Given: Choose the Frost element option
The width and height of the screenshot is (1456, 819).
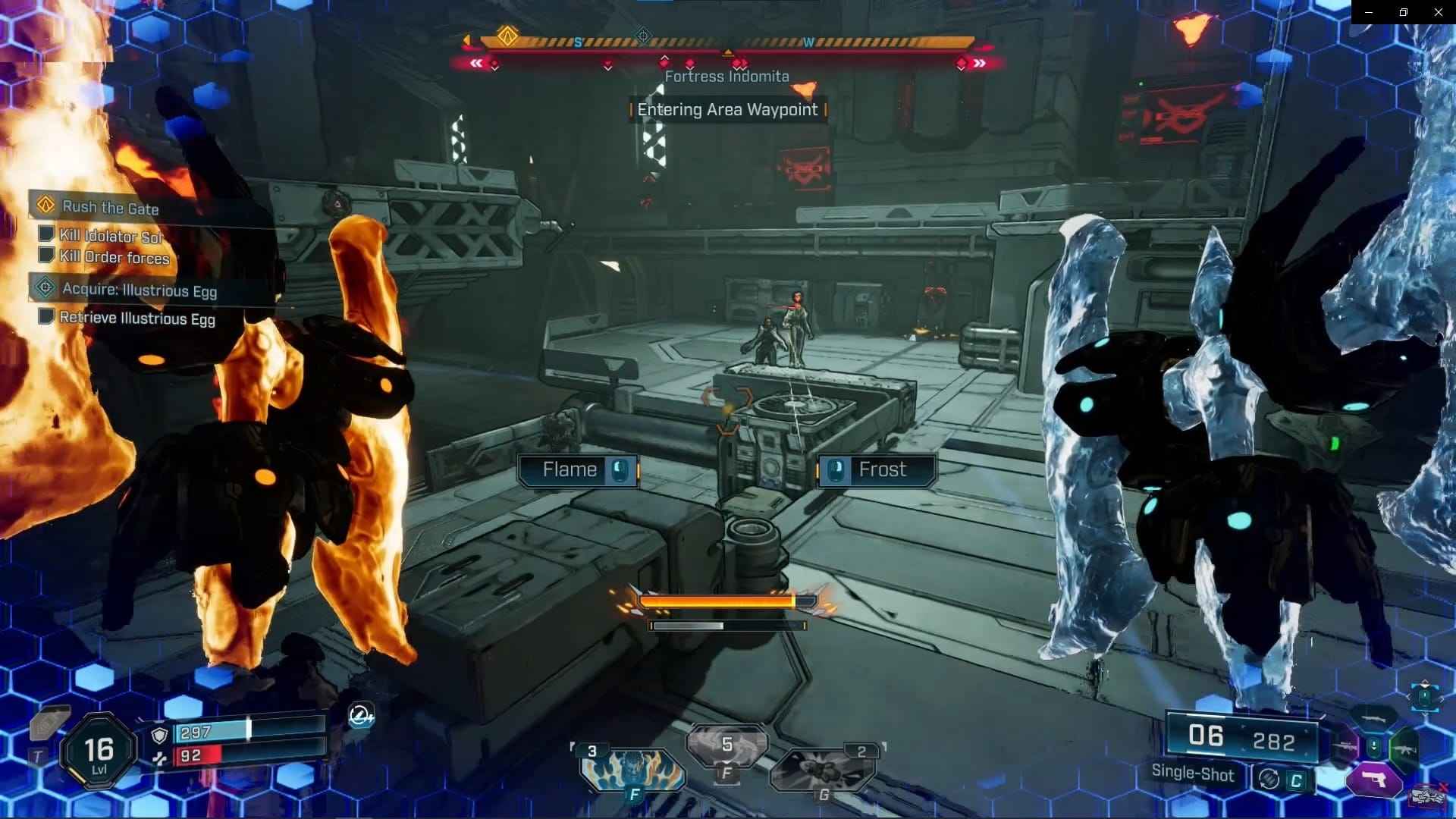Looking at the screenshot, I should pyautogui.click(x=877, y=470).
